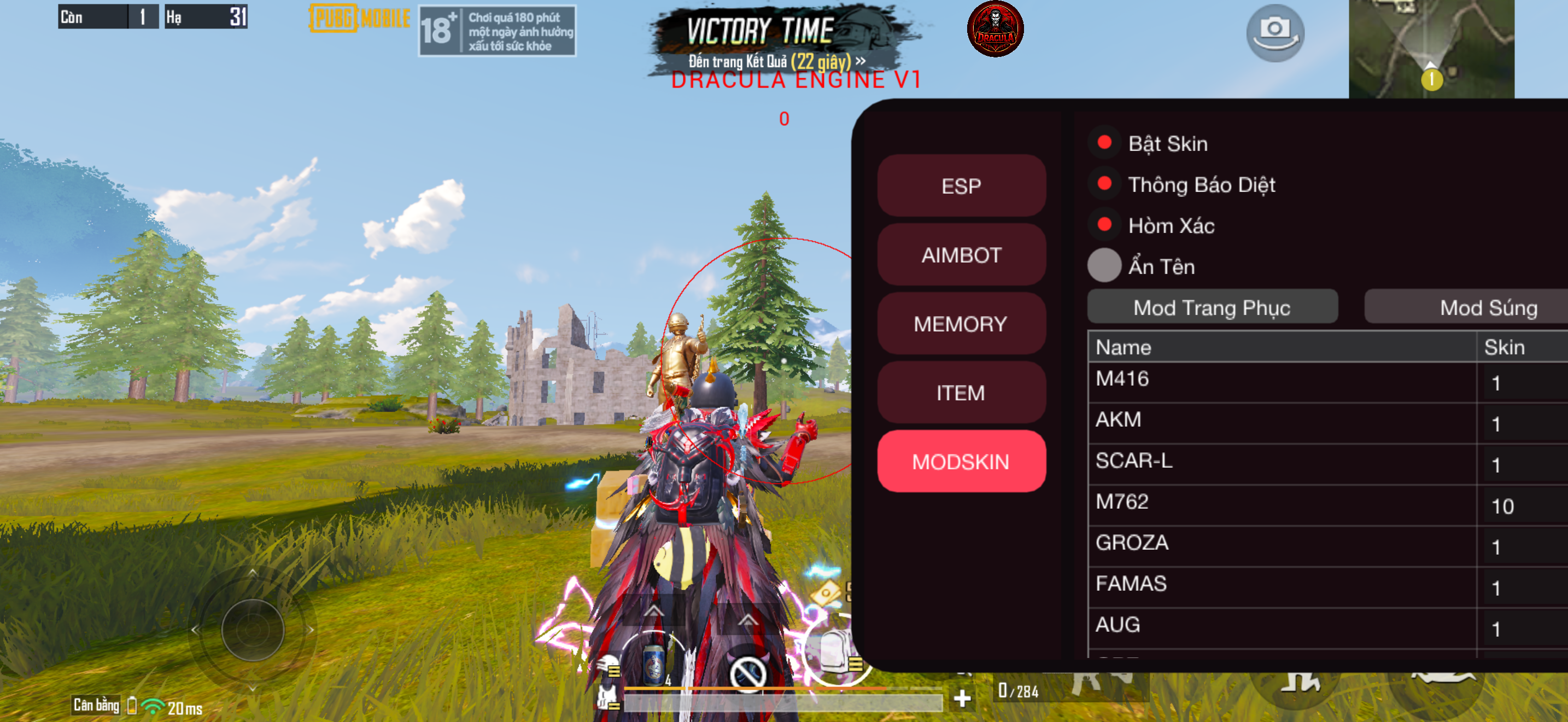Select the GROZA row

click(x=1282, y=544)
